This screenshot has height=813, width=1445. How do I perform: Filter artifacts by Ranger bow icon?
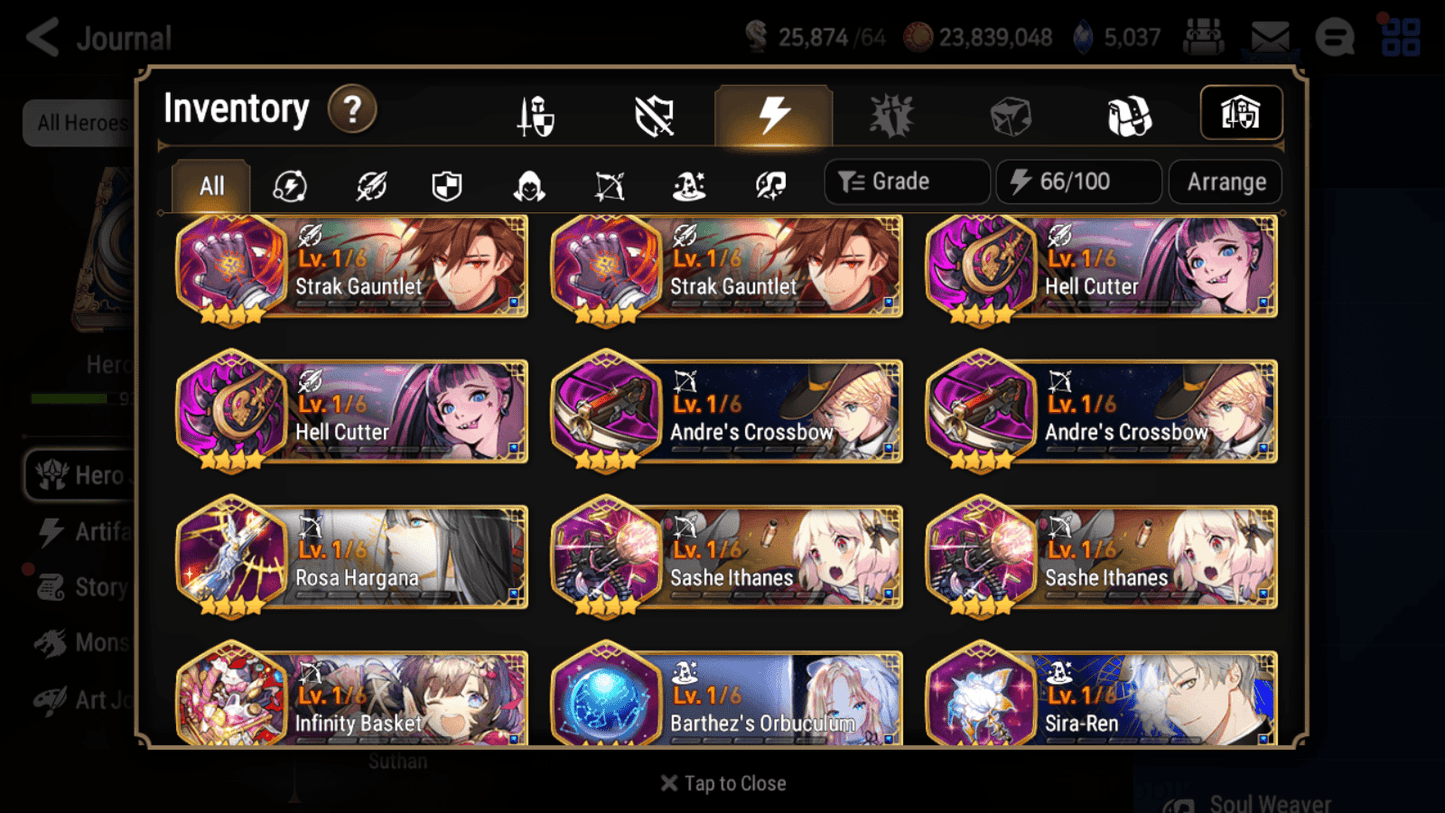pyautogui.click(x=609, y=182)
